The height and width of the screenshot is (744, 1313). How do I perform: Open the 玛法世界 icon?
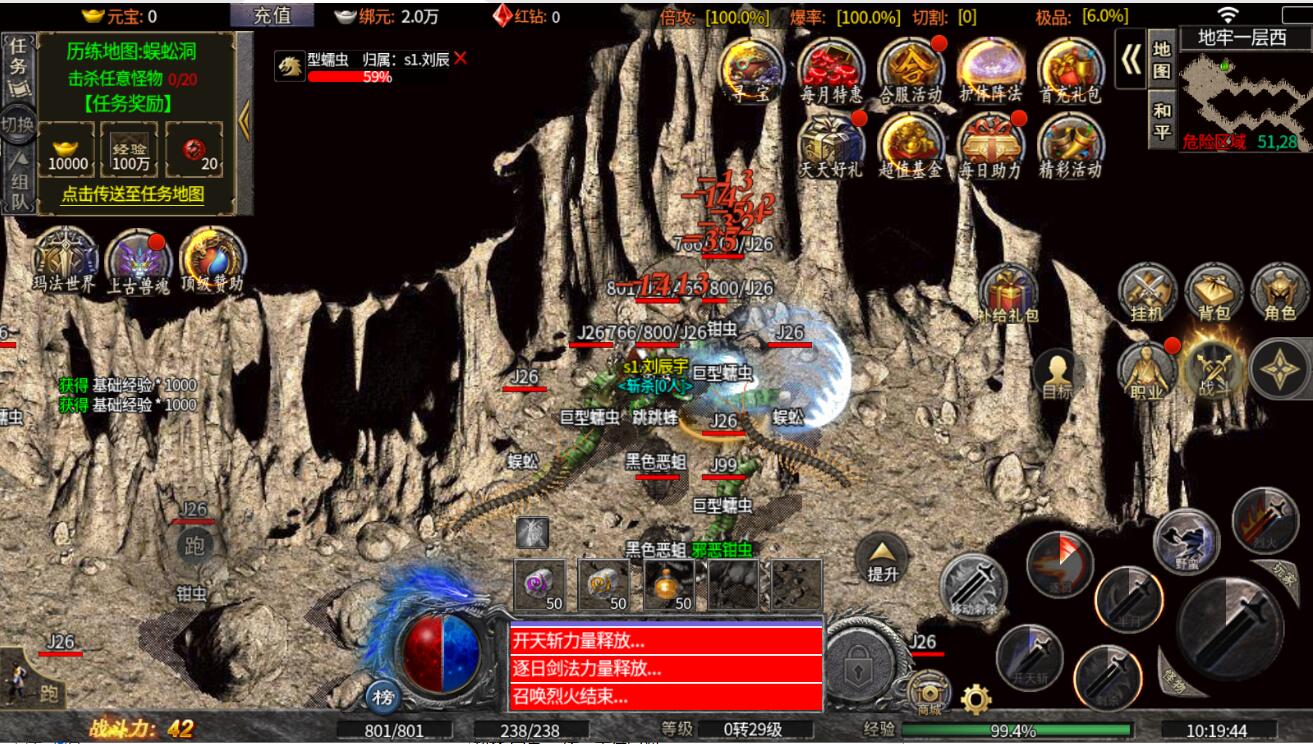coord(65,260)
